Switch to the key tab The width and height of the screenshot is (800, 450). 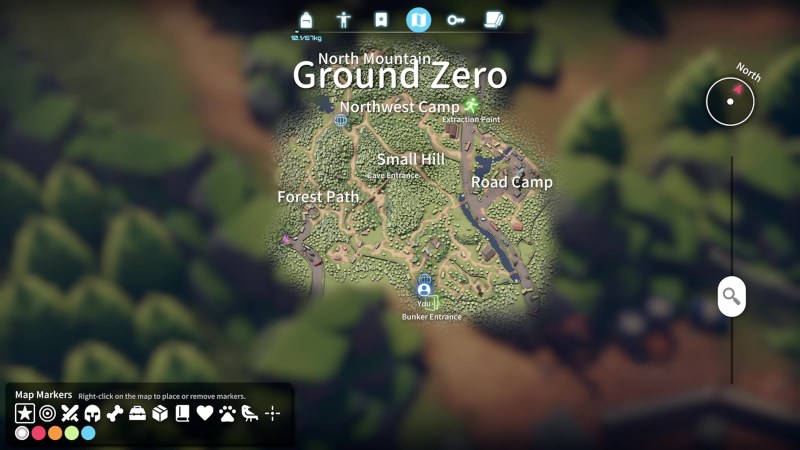pyautogui.click(x=456, y=19)
